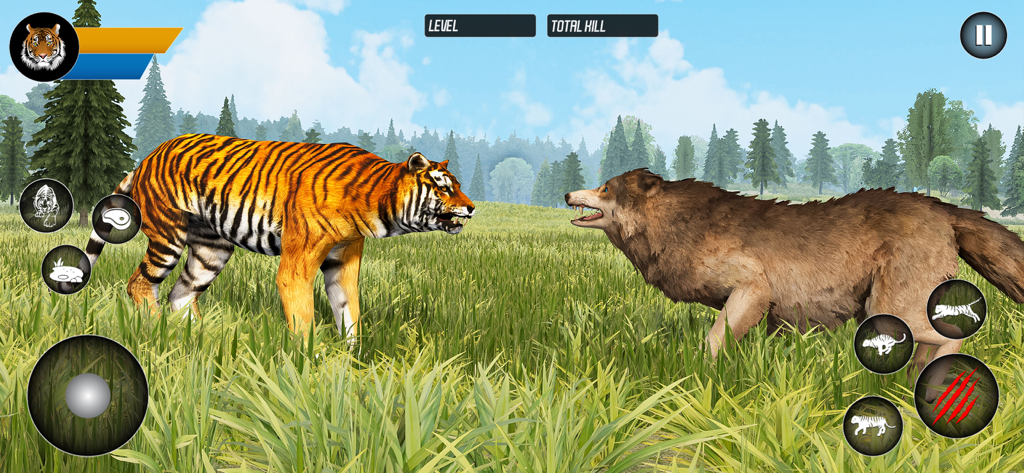1024x473 pixels.
Task: Pause the game
Action: [983, 36]
